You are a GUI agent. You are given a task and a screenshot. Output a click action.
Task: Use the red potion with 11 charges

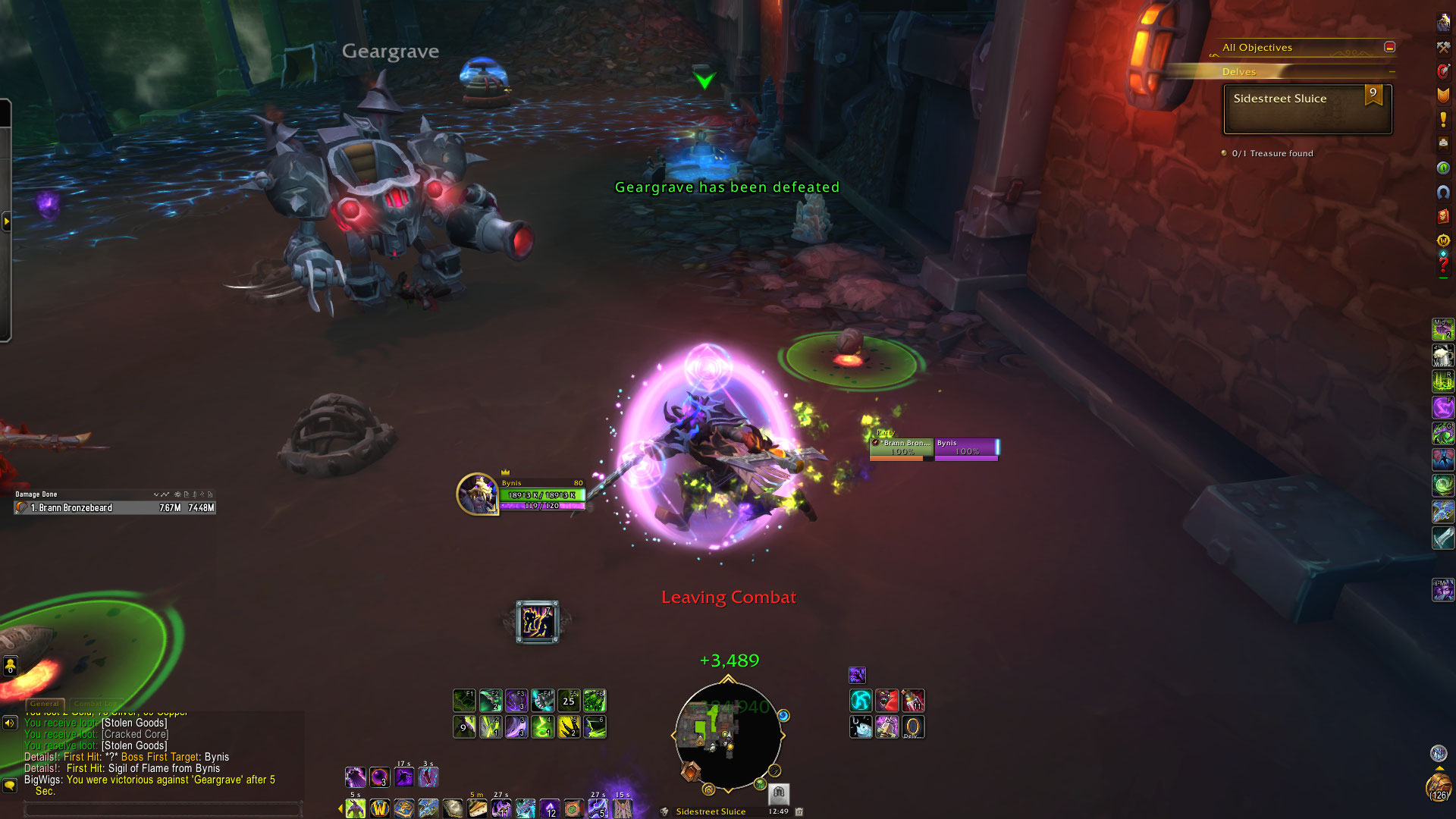pos(912,701)
